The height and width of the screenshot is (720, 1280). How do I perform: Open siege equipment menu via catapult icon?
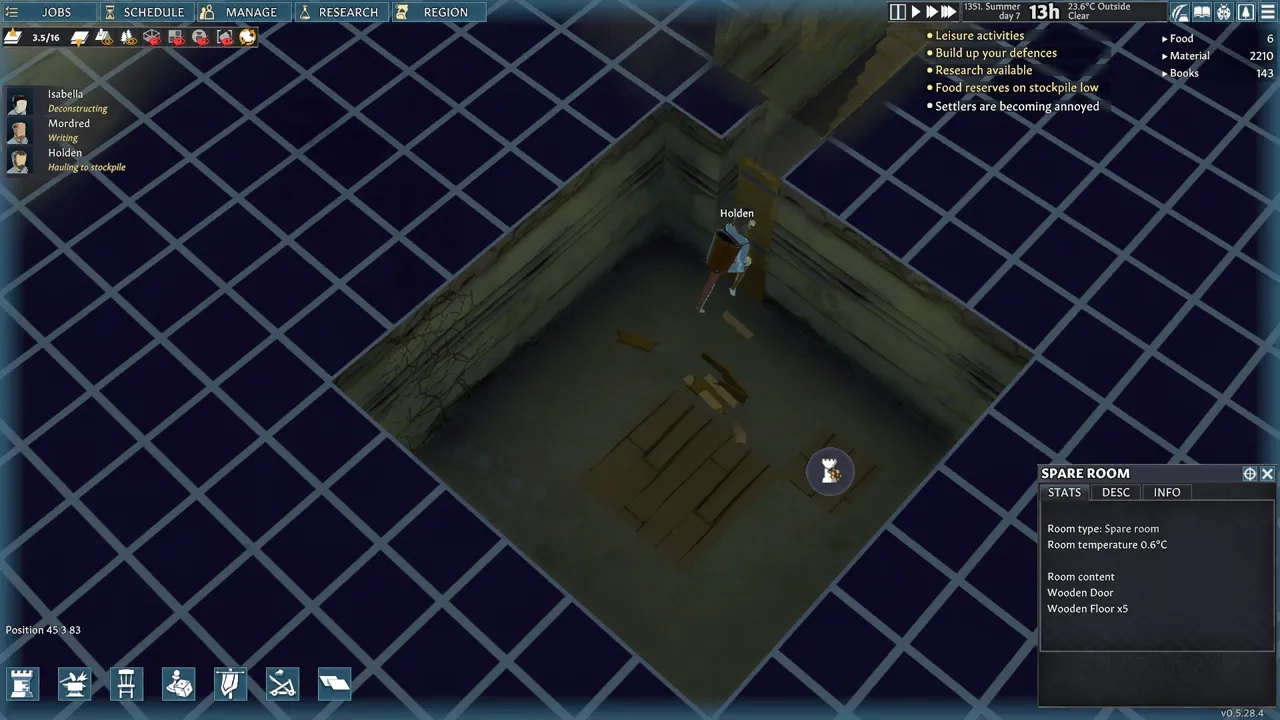click(x=282, y=684)
